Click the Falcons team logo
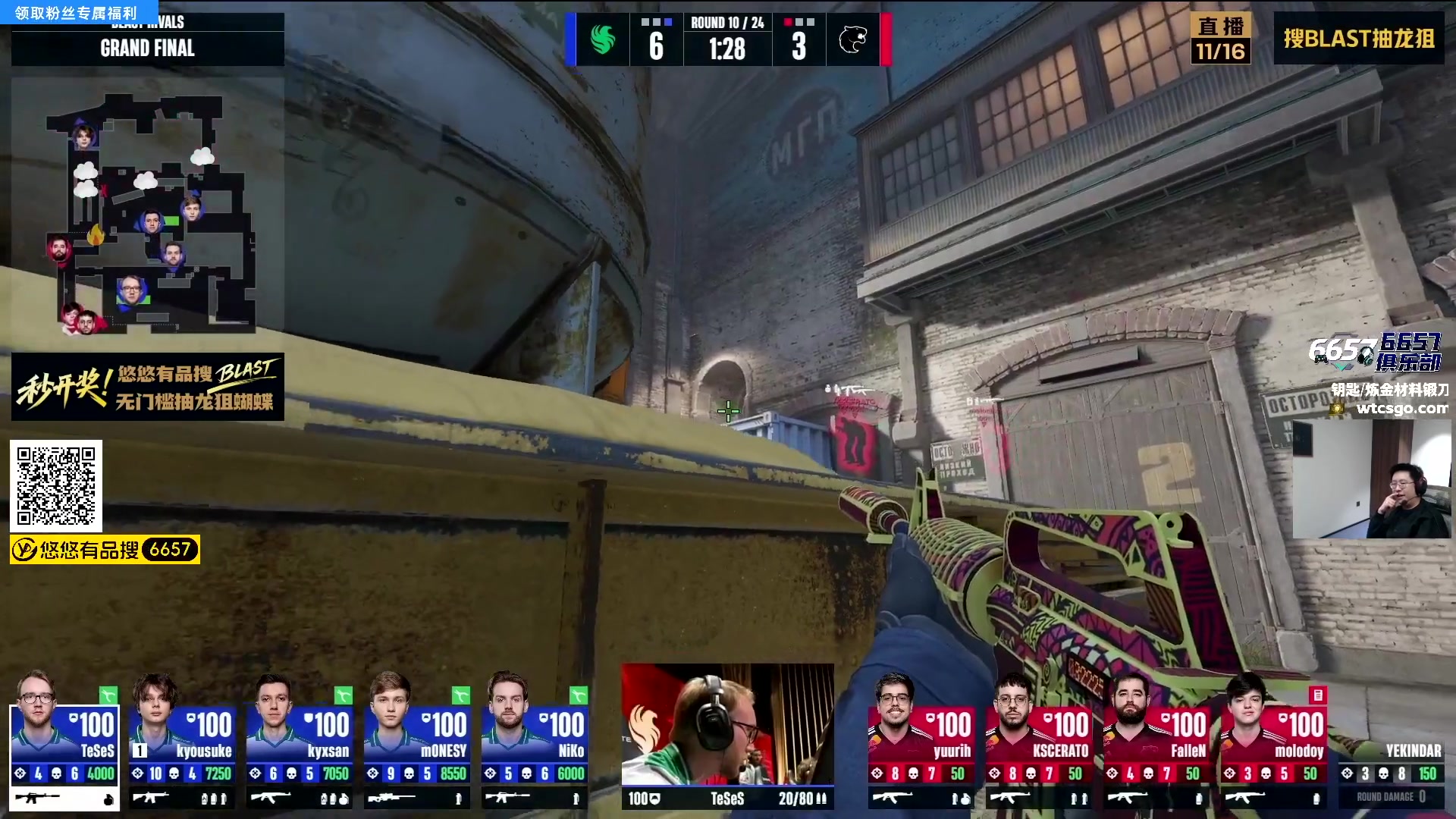 (x=603, y=39)
